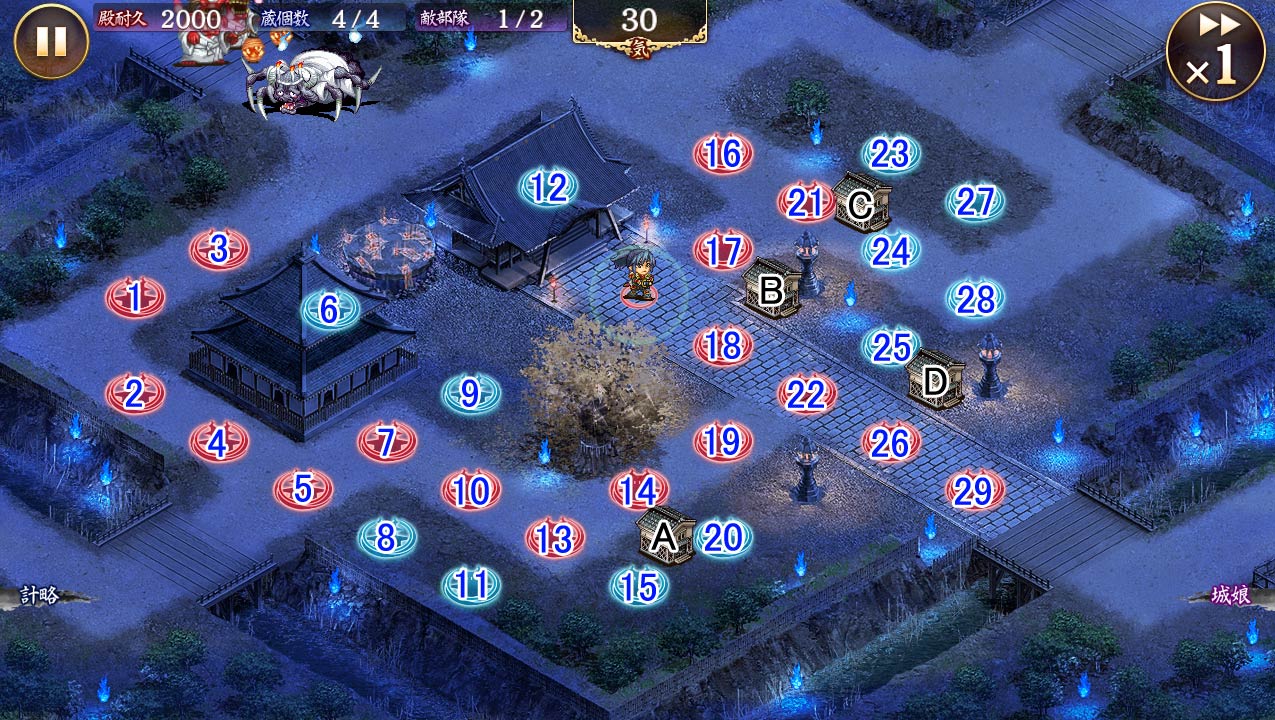Select red deployment tile 3
Viewport: 1275px width, 720px height.
pos(219,249)
